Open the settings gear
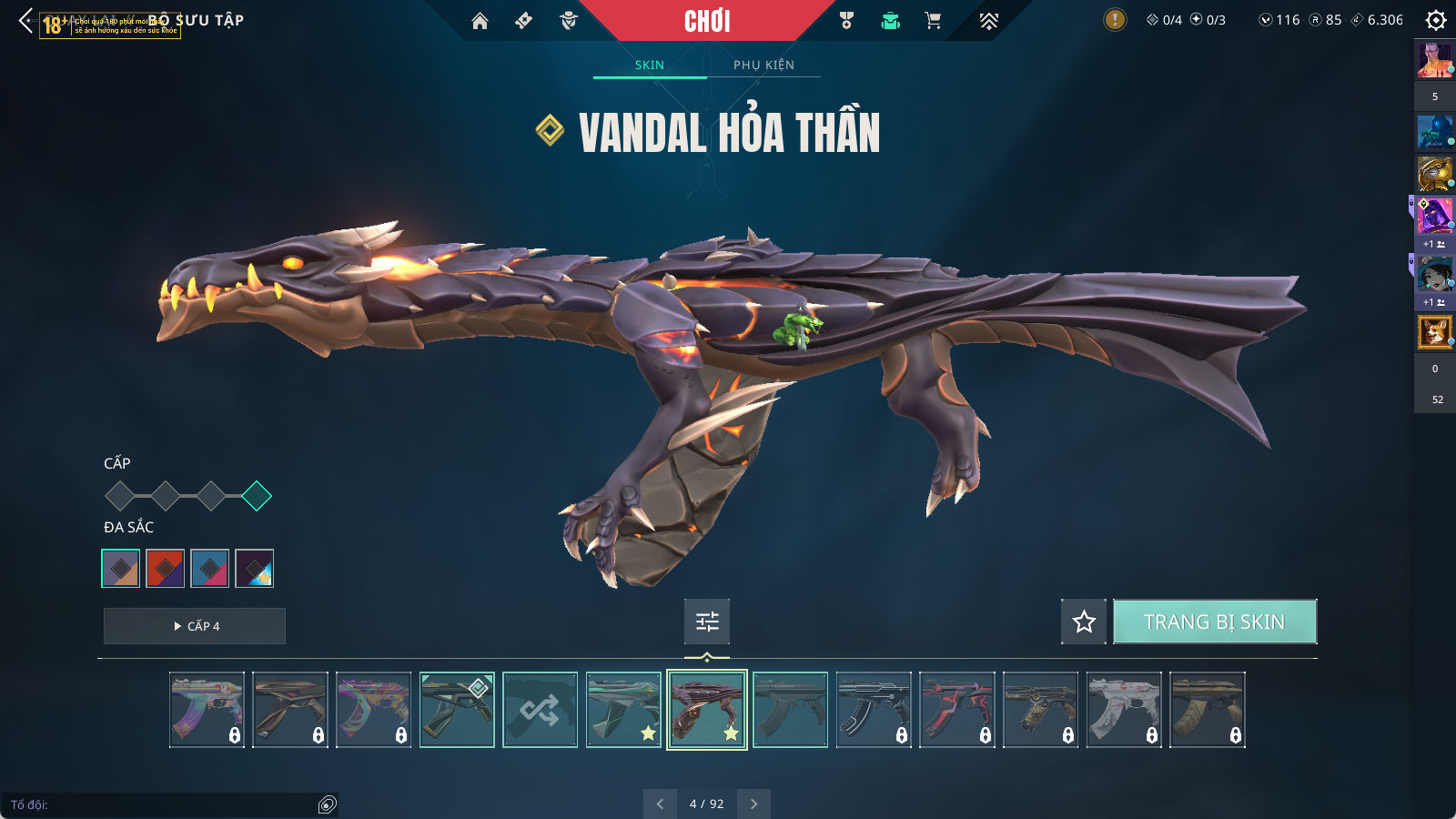Screen dimensions: 1456x819 pyautogui.click(x=1435, y=20)
